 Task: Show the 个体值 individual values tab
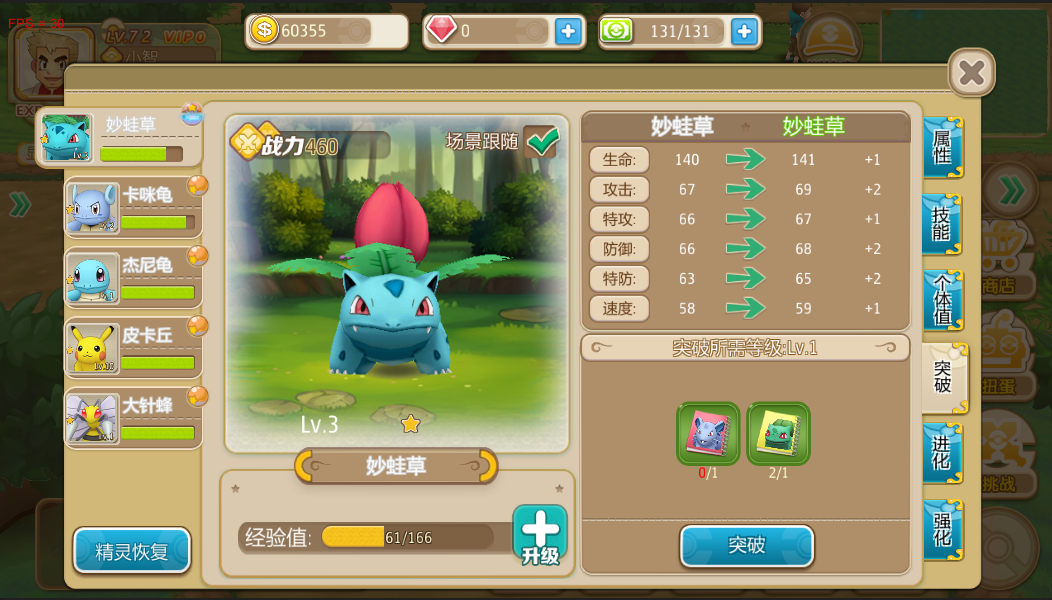coord(941,300)
